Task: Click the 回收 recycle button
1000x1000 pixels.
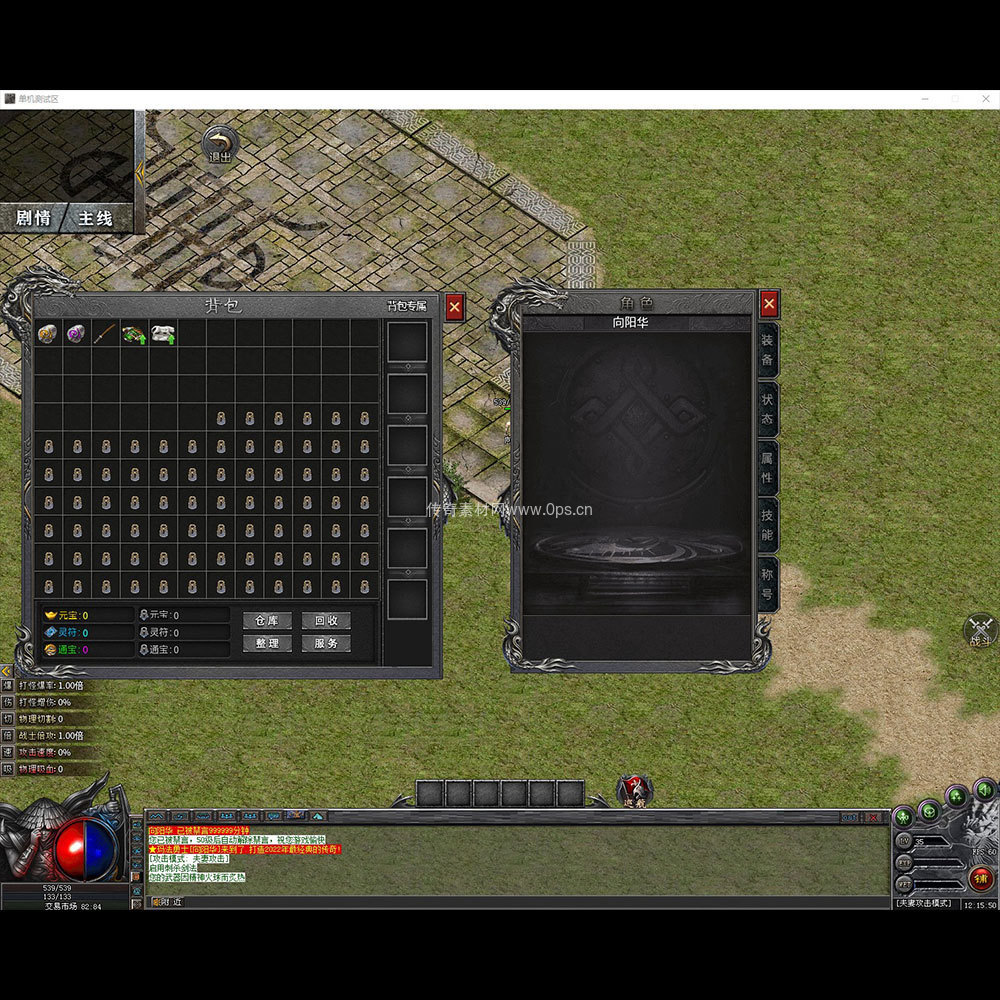Action: [326, 621]
